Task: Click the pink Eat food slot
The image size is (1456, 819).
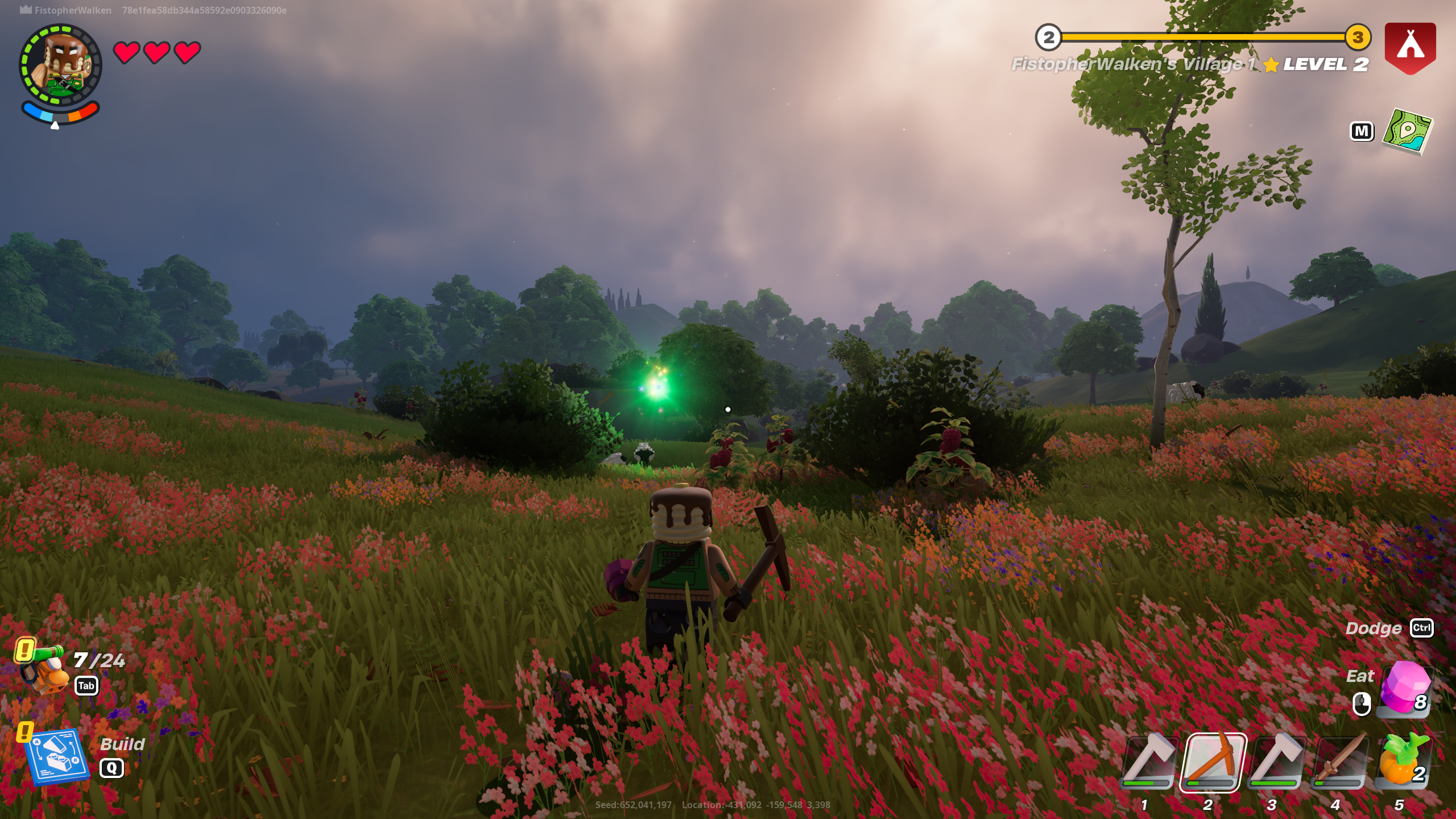Action: point(1404,689)
